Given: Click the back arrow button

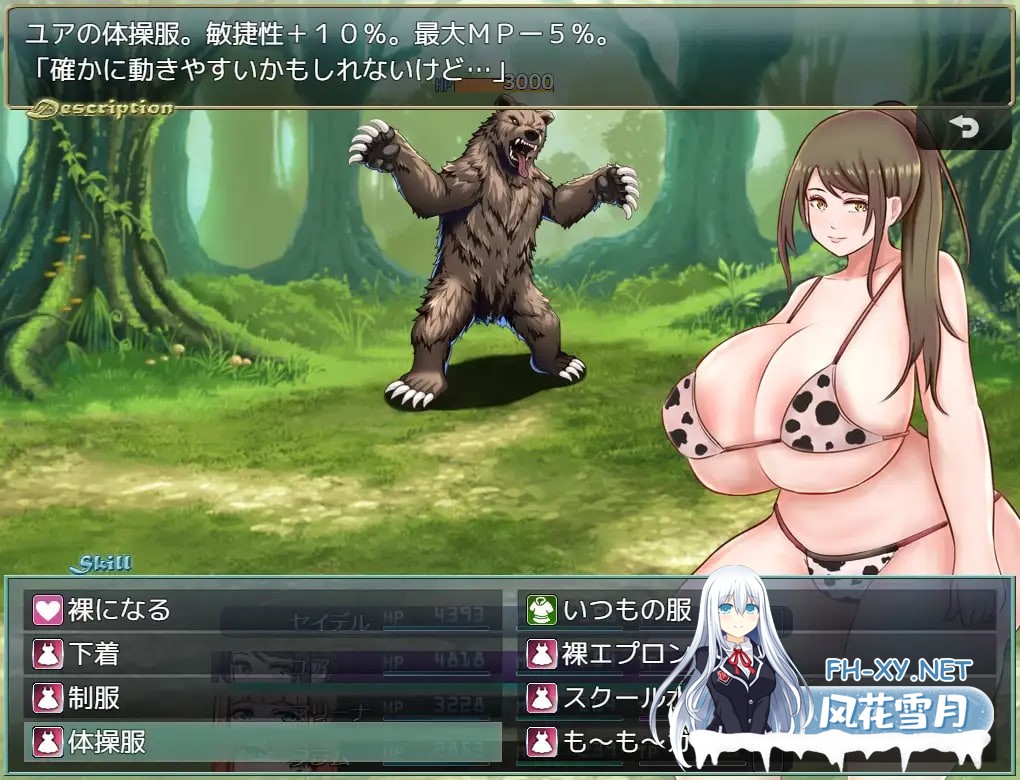Looking at the screenshot, I should pyautogui.click(x=964, y=128).
